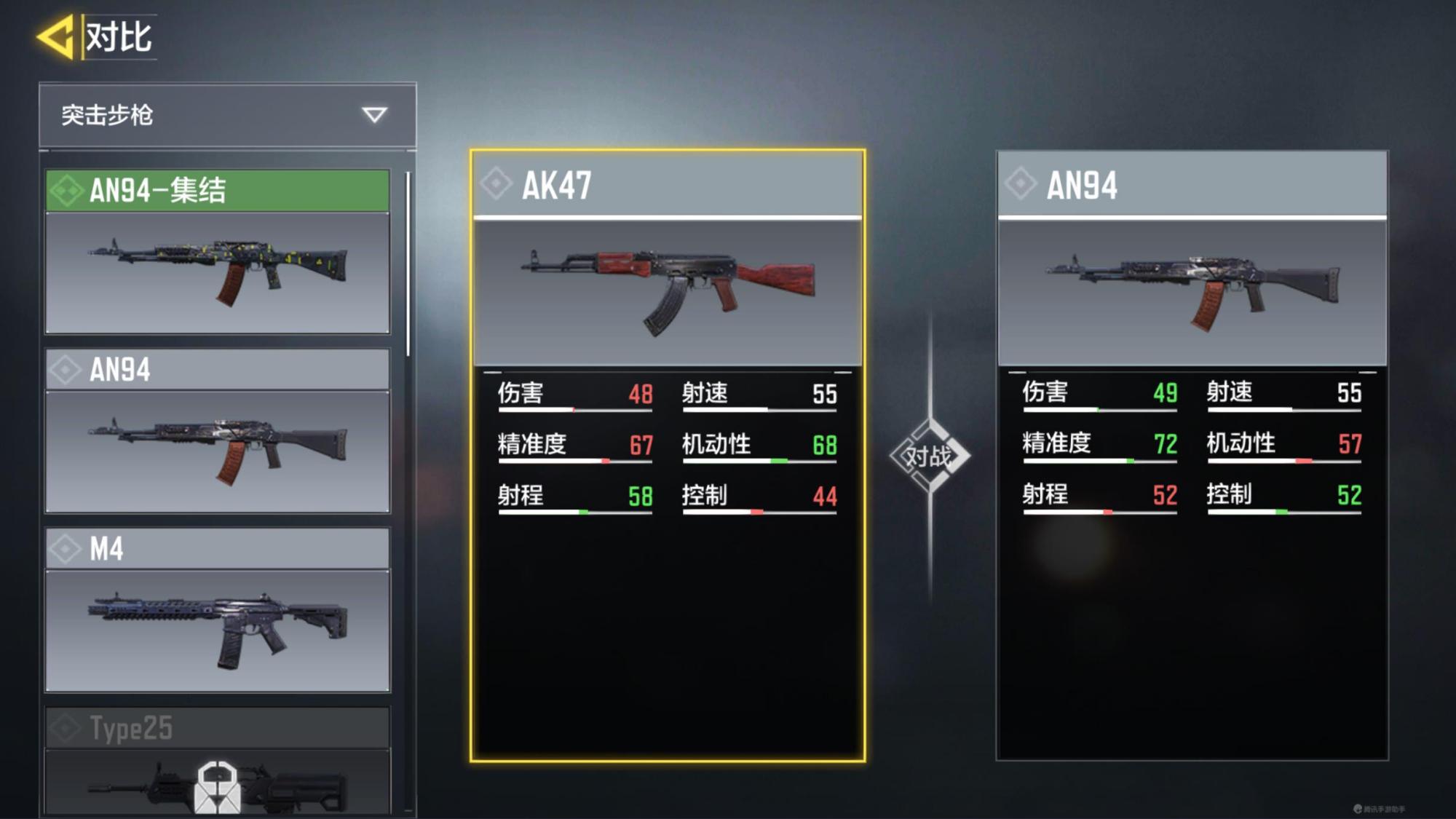Pick the M4 rifle from the list
This screenshot has height=819, width=1456.
[x=218, y=610]
